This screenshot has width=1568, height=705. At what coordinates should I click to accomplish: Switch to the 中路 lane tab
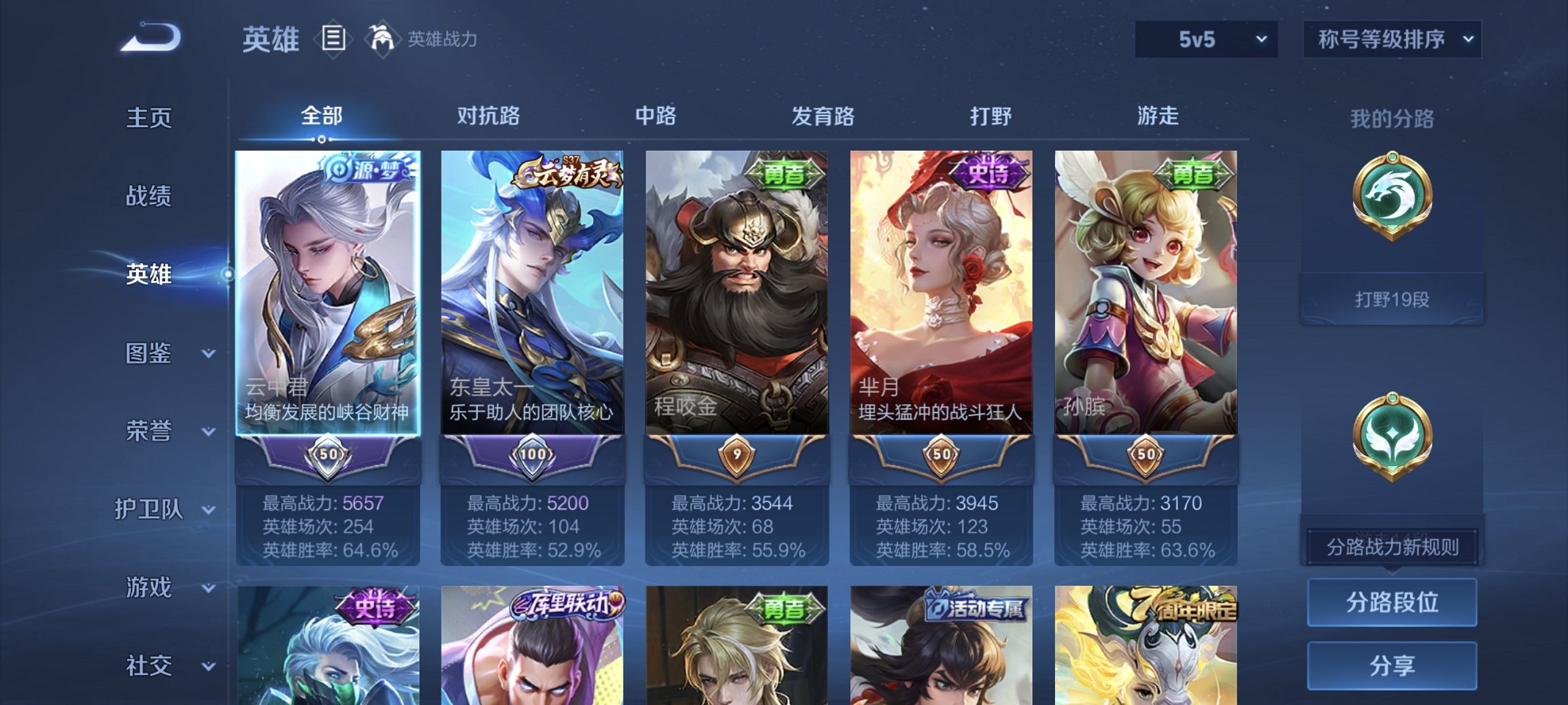click(656, 116)
